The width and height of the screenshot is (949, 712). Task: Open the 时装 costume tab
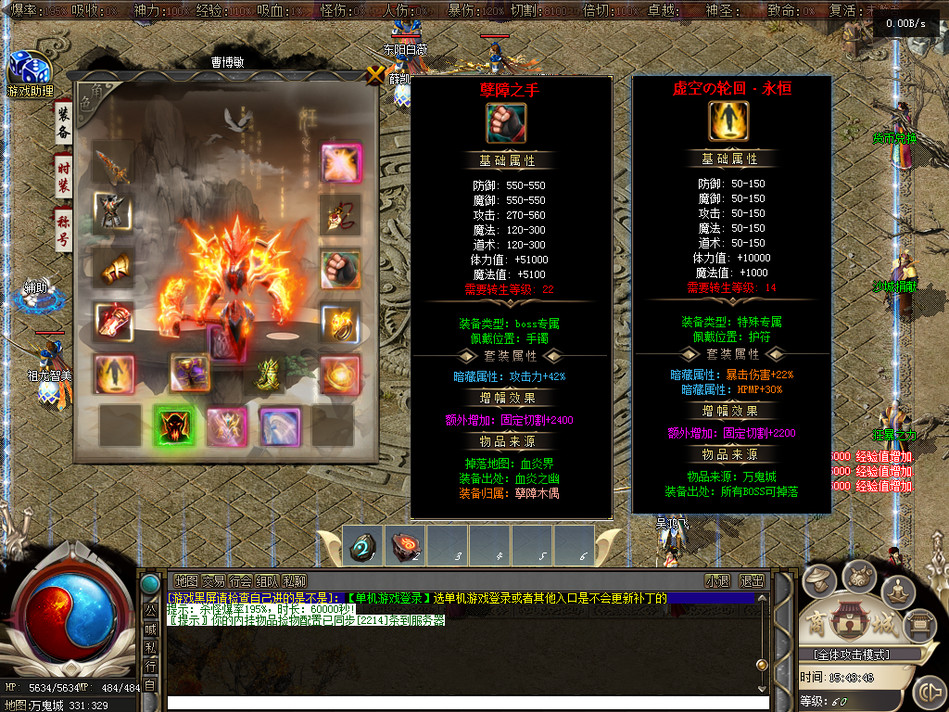pos(63,178)
